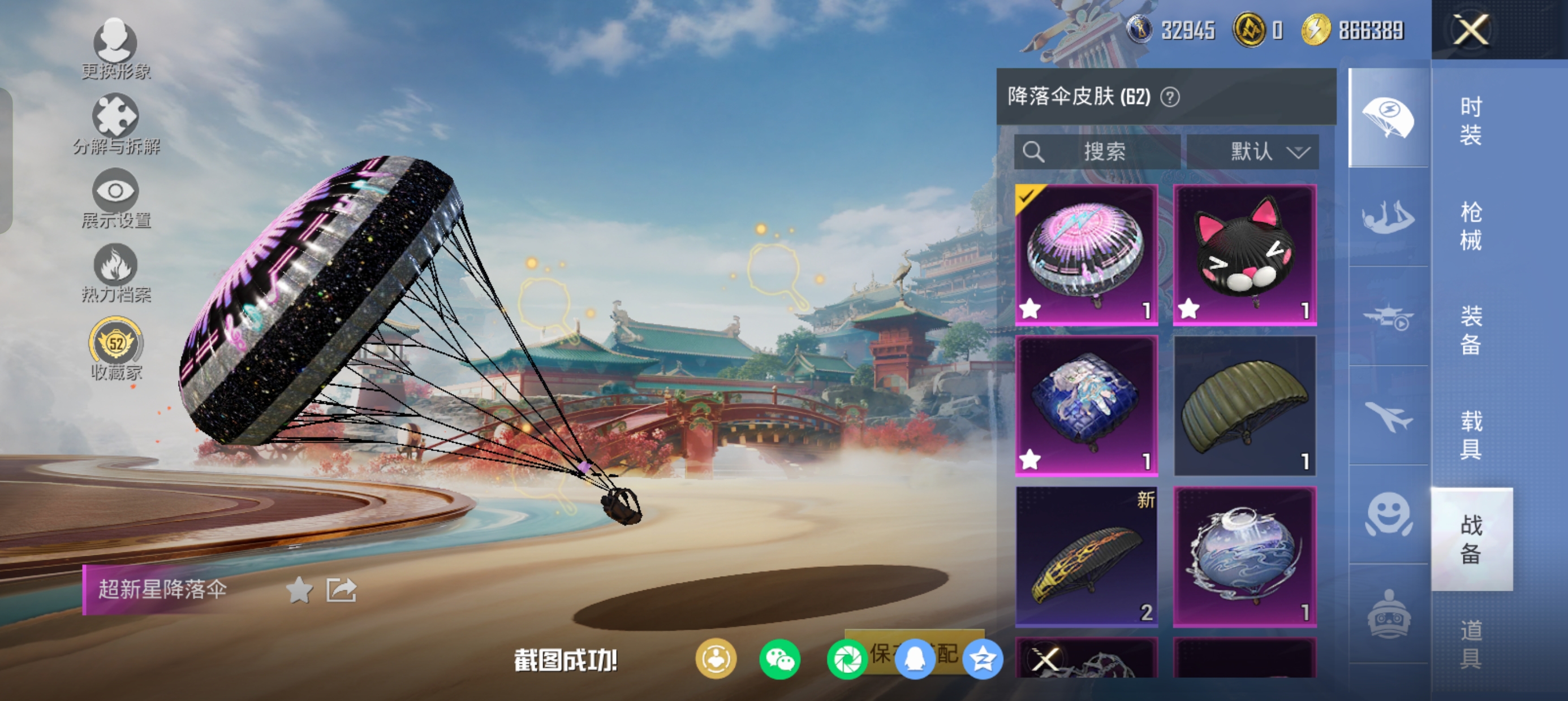Open 热力档案 heat profile

115,273
